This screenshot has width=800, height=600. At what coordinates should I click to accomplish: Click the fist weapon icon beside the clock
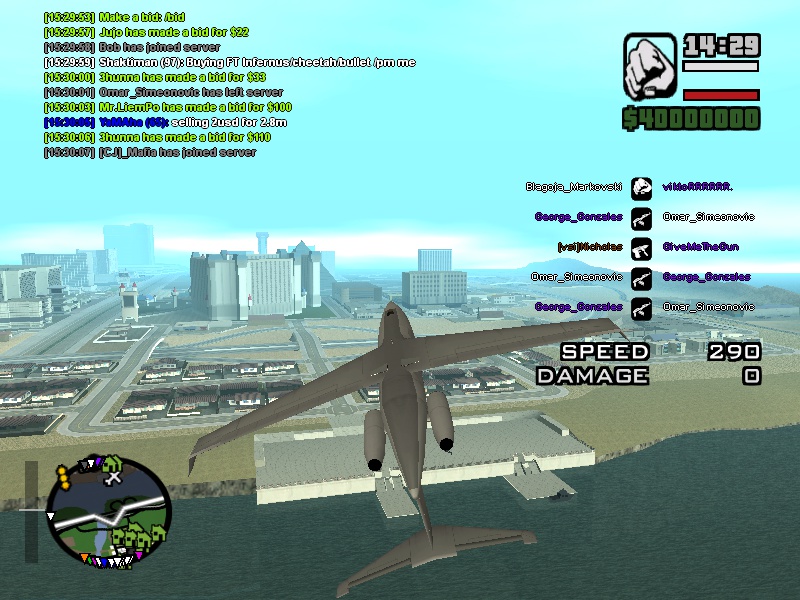pos(650,67)
